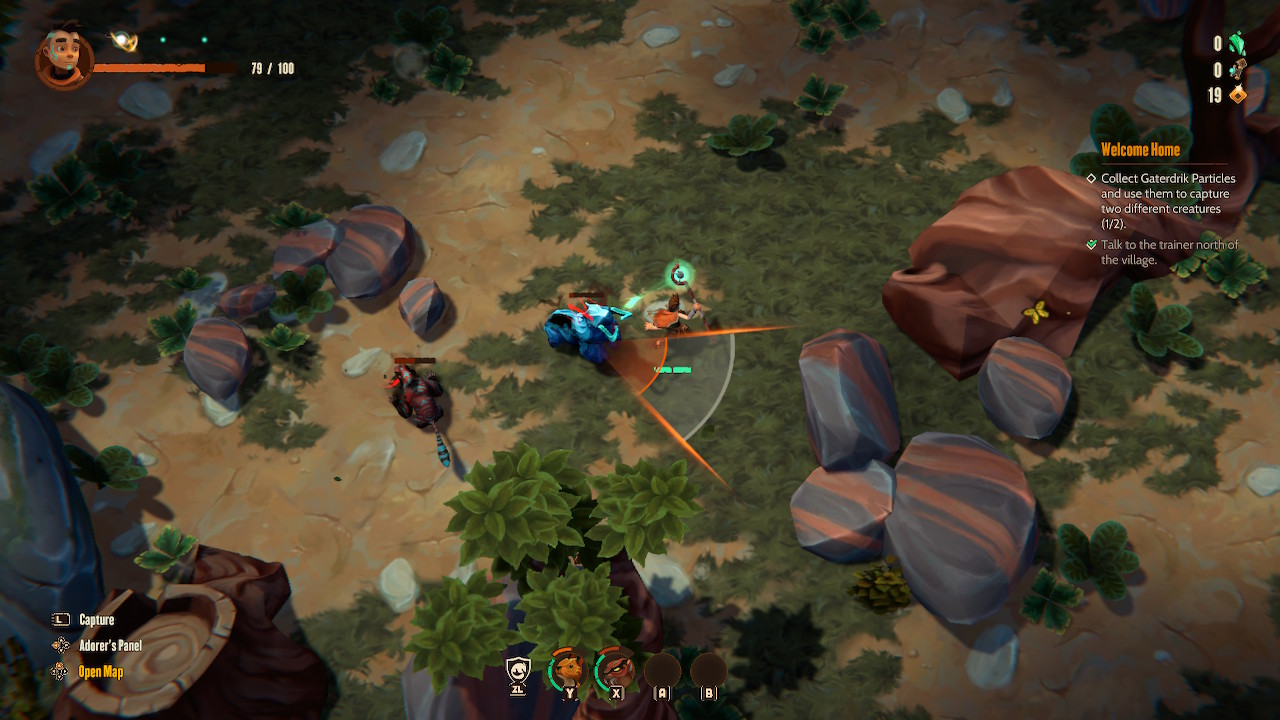Click the orange diamond currency icon
This screenshot has height=720, width=1280.
1238,95
